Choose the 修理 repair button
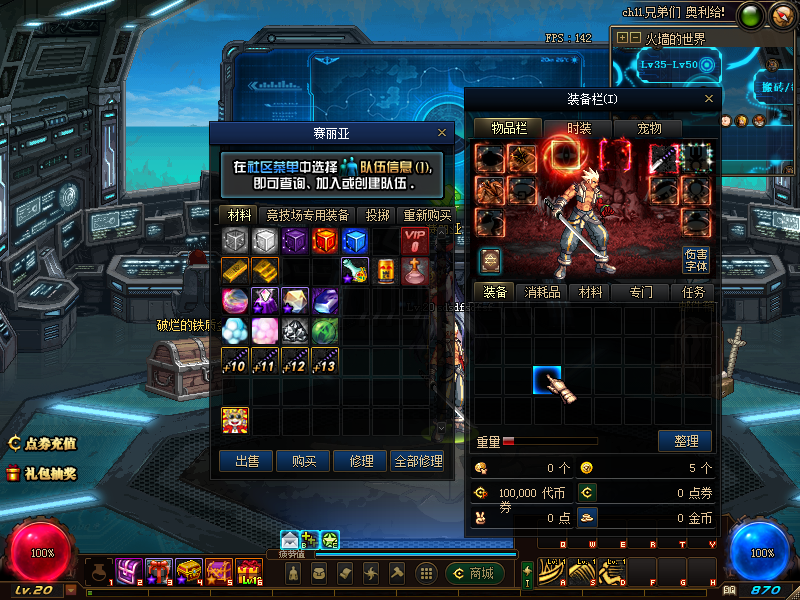This screenshot has width=800, height=600. [x=360, y=461]
